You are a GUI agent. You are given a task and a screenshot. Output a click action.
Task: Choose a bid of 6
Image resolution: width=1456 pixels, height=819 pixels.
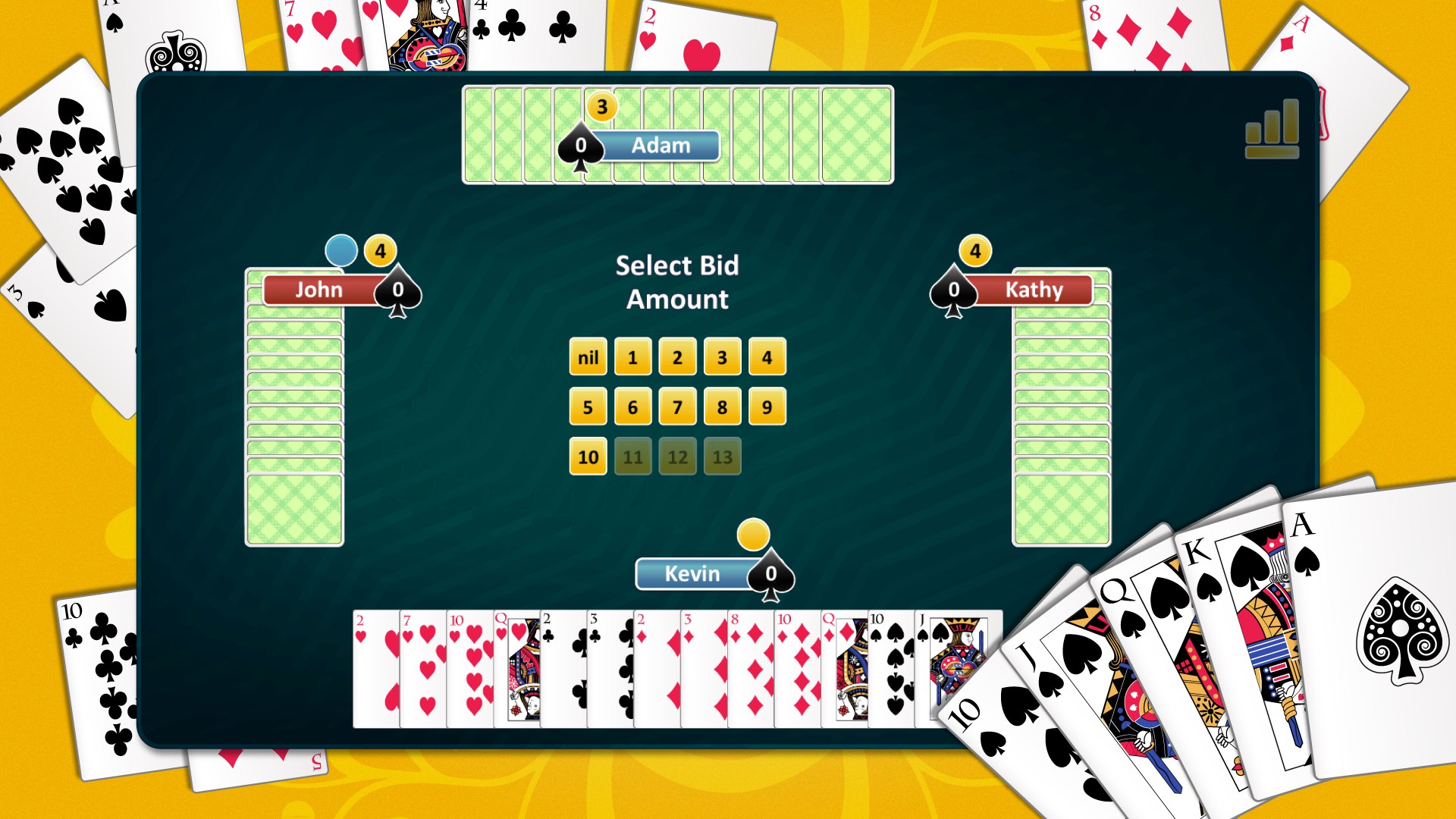pos(632,406)
